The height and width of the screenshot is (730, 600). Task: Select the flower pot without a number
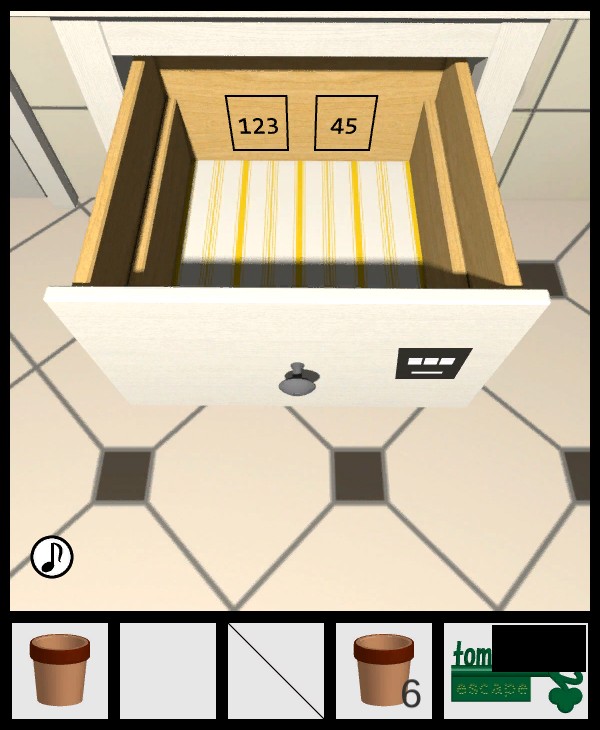(60, 670)
